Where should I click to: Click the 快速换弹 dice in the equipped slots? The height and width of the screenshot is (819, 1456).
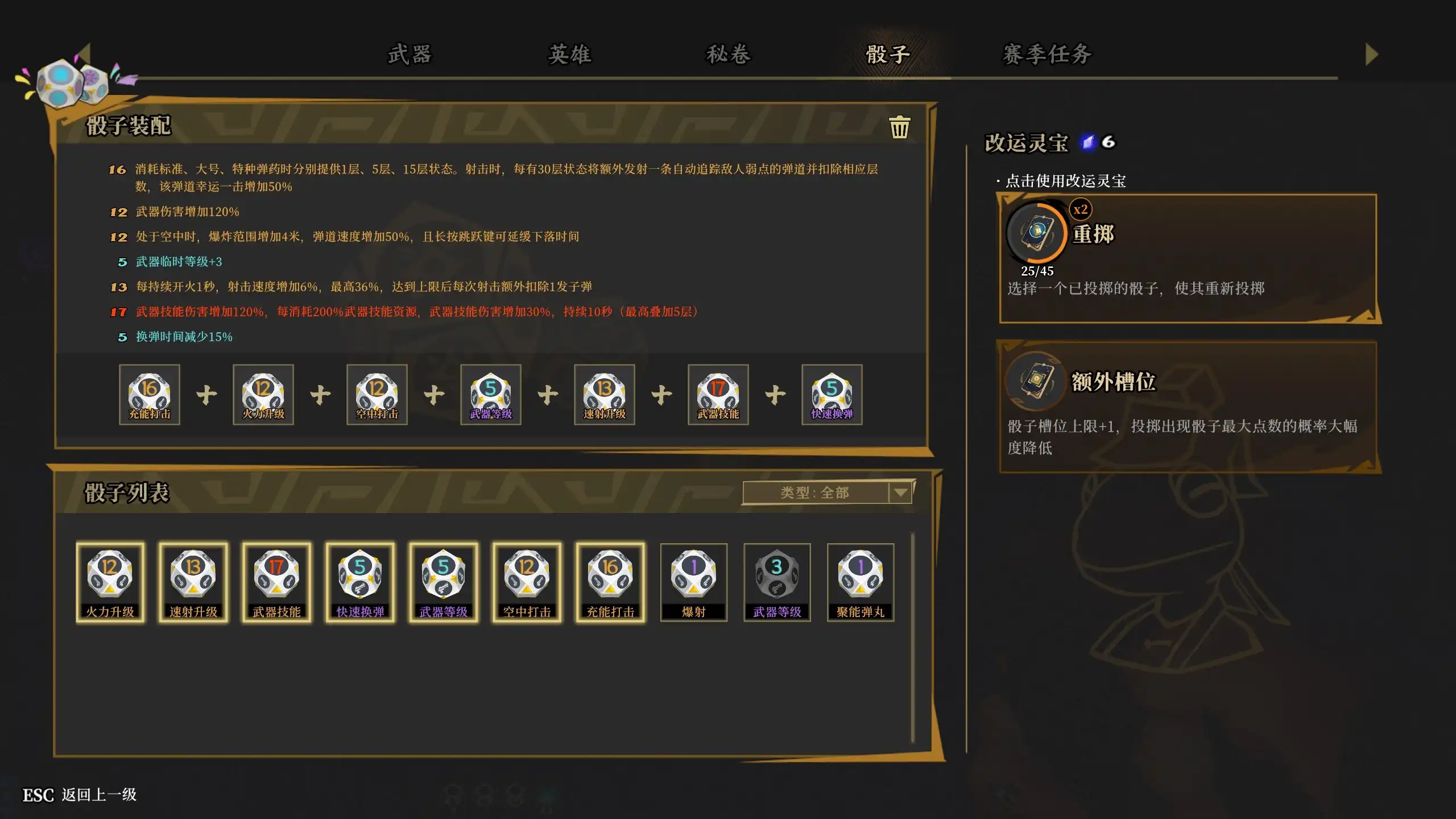(832, 394)
